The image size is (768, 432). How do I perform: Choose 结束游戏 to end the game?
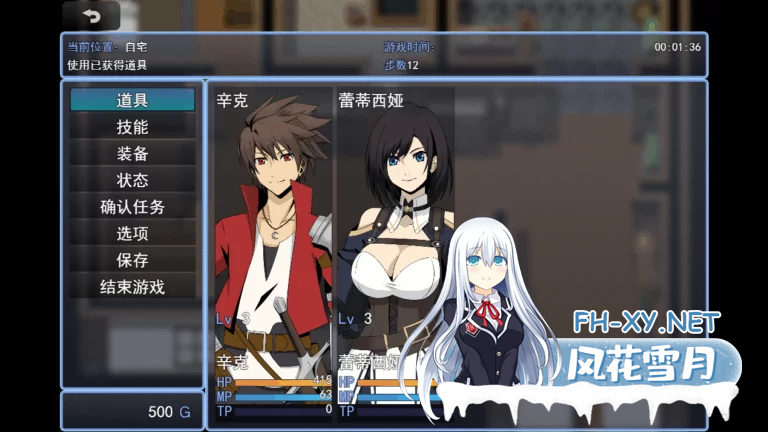(x=132, y=287)
